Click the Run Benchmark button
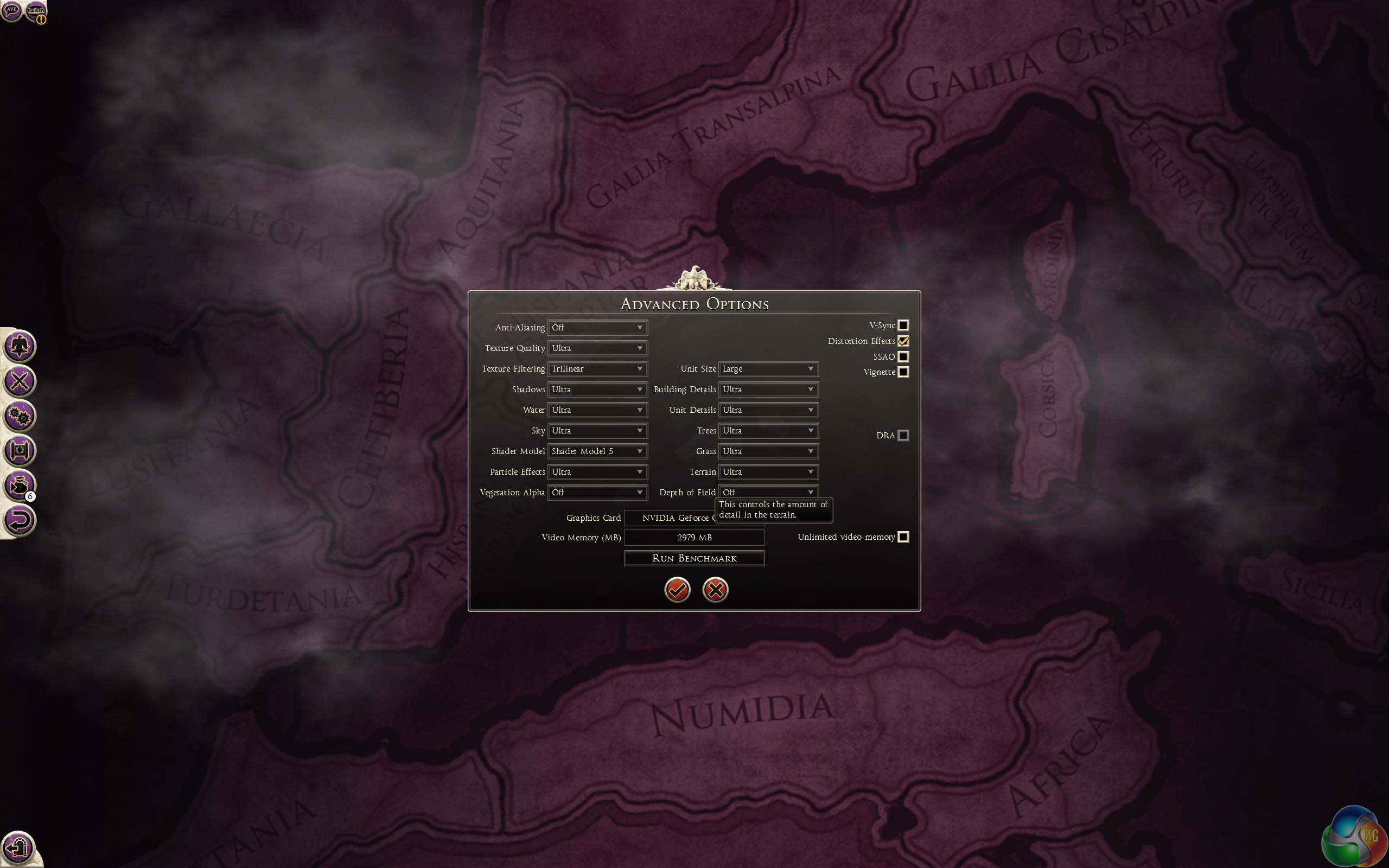This screenshot has height=868, width=1389. (x=694, y=558)
